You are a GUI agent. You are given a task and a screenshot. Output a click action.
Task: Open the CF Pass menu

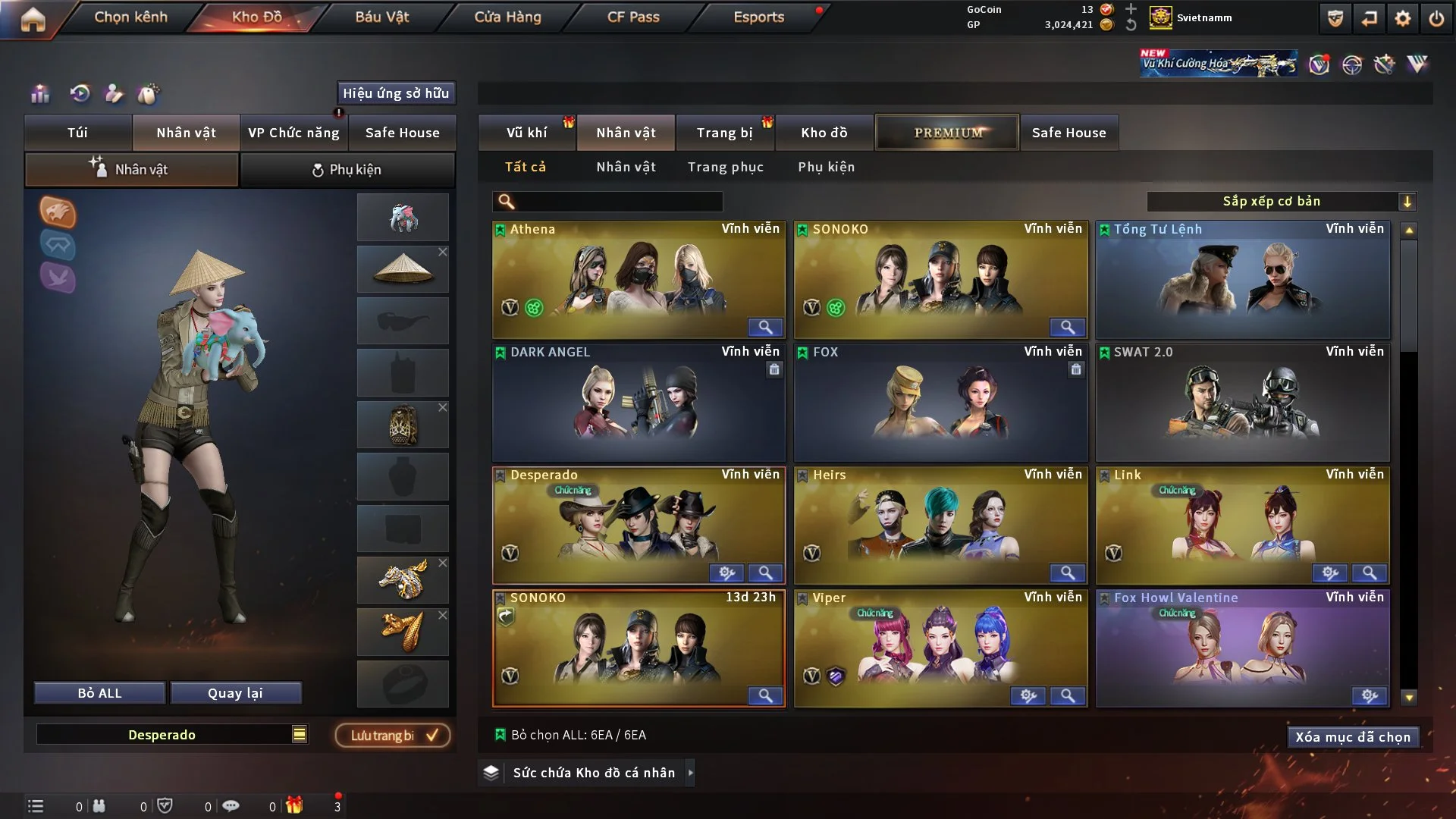[633, 17]
